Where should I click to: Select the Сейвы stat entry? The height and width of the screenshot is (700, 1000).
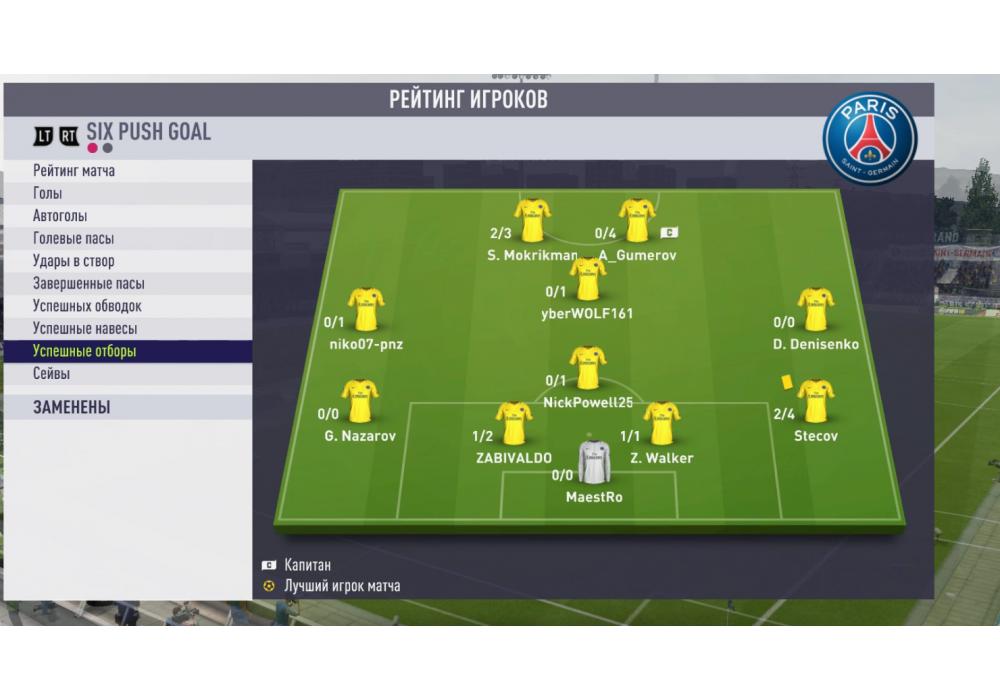51,374
